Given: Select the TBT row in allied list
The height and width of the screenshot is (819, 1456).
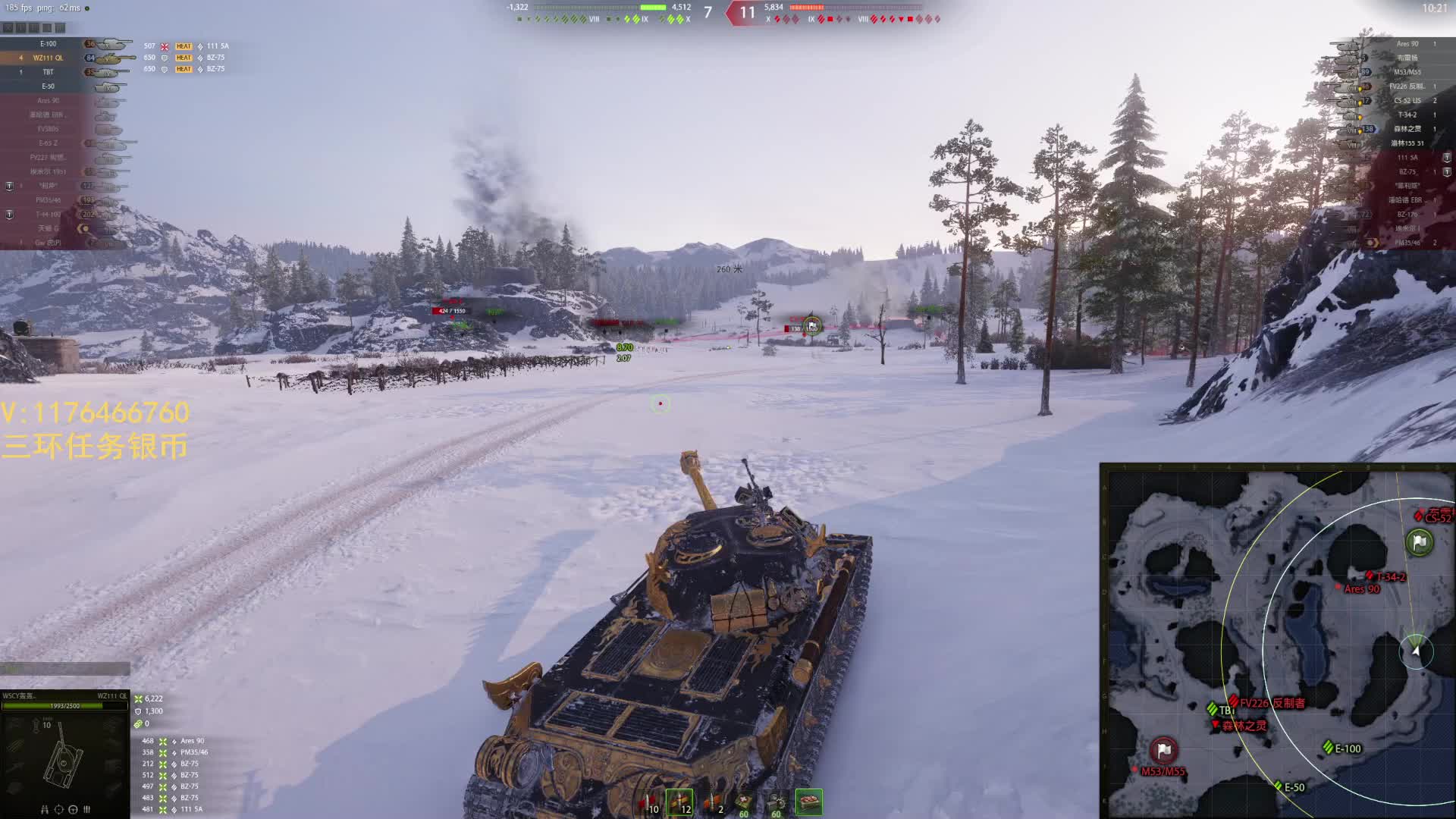Looking at the screenshot, I should coord(49,72).
